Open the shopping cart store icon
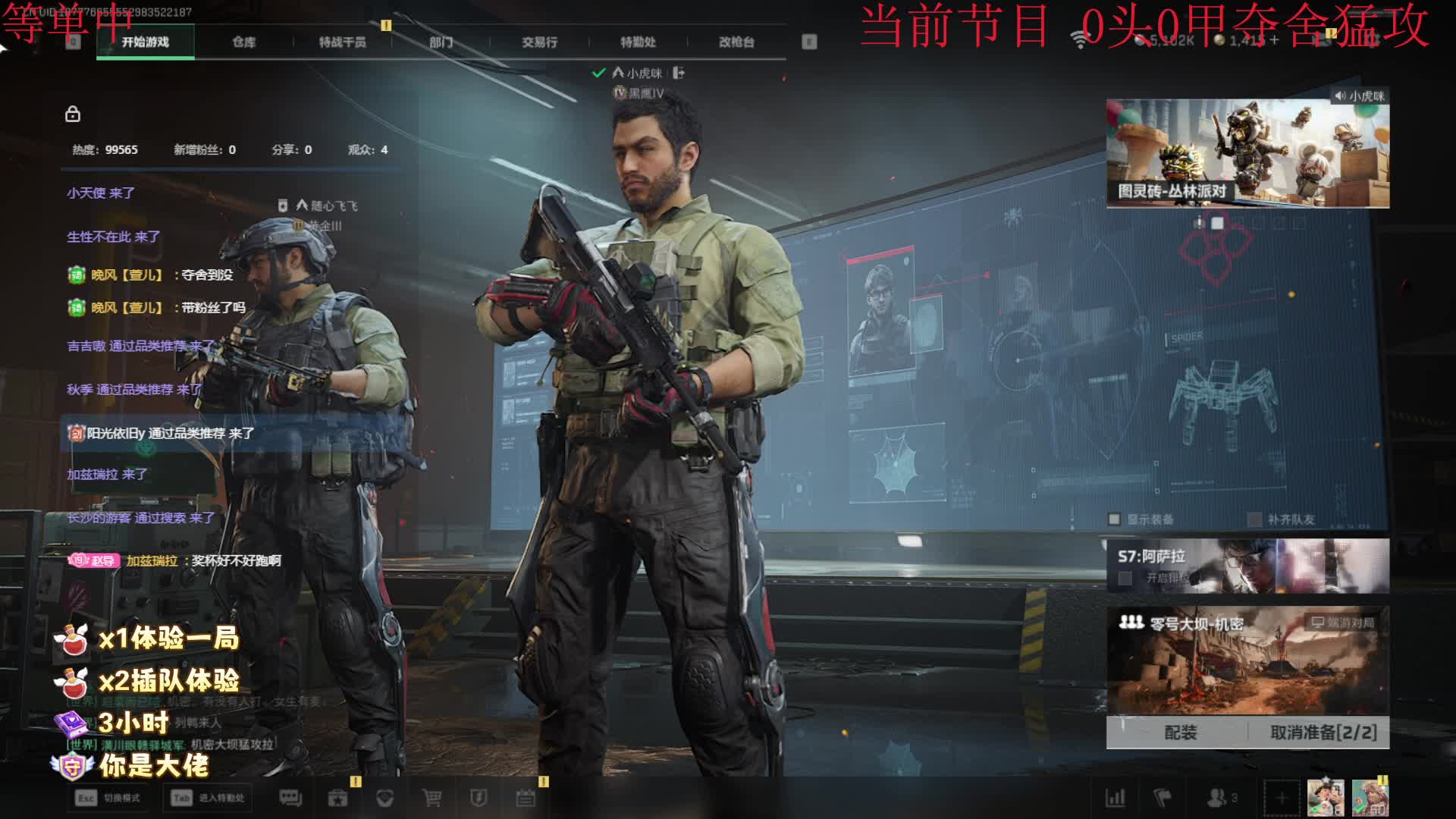This screenshot has width=1456, height=819. (x=432, y=798)
